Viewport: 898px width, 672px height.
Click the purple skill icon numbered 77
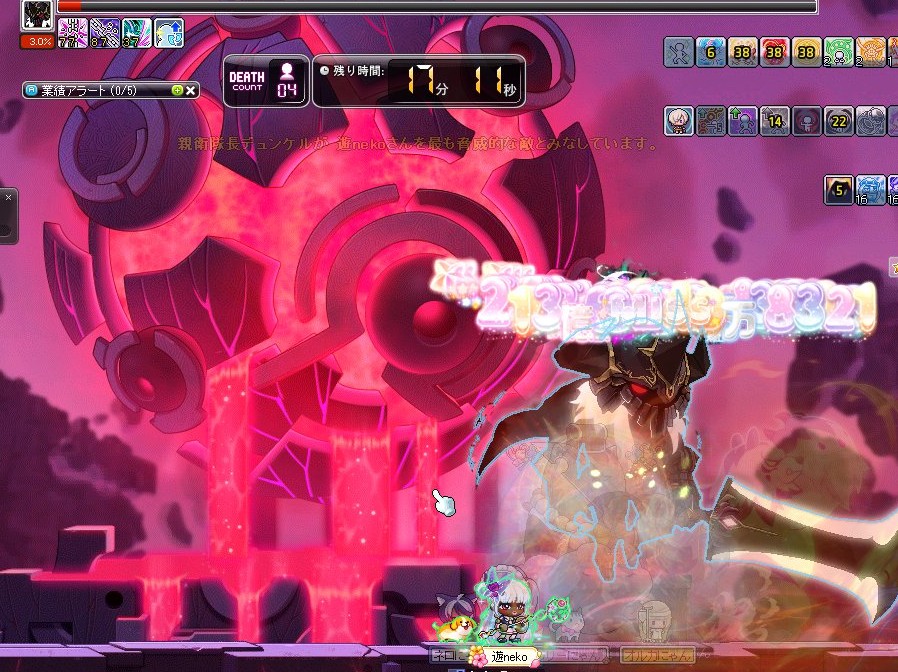pos(71,33)
